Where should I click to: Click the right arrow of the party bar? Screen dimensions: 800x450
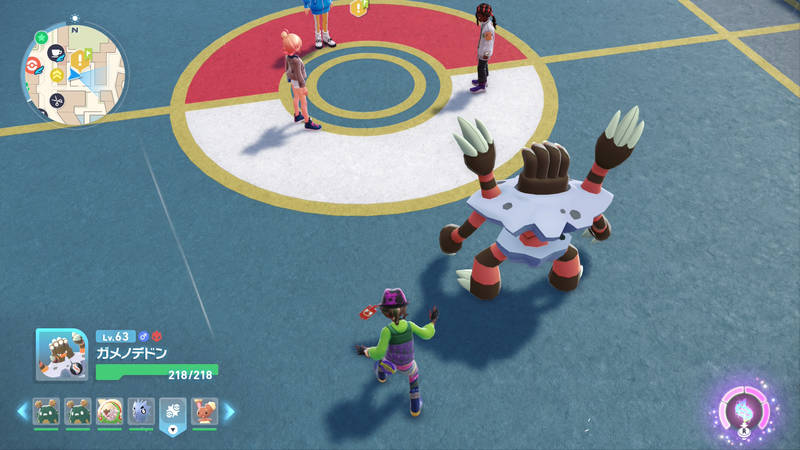pos(228,410)
